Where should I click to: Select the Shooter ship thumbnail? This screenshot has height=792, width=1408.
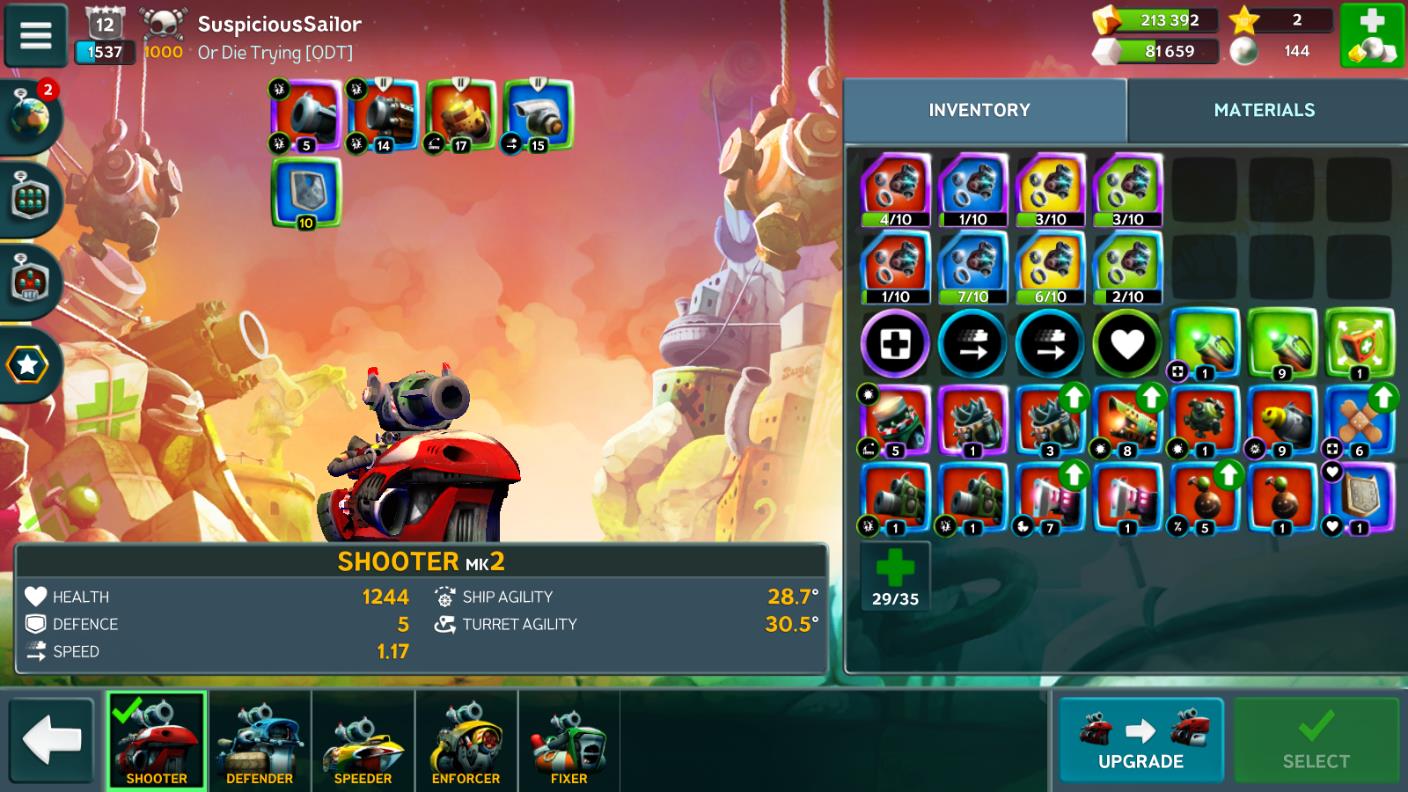click(156, 739)
